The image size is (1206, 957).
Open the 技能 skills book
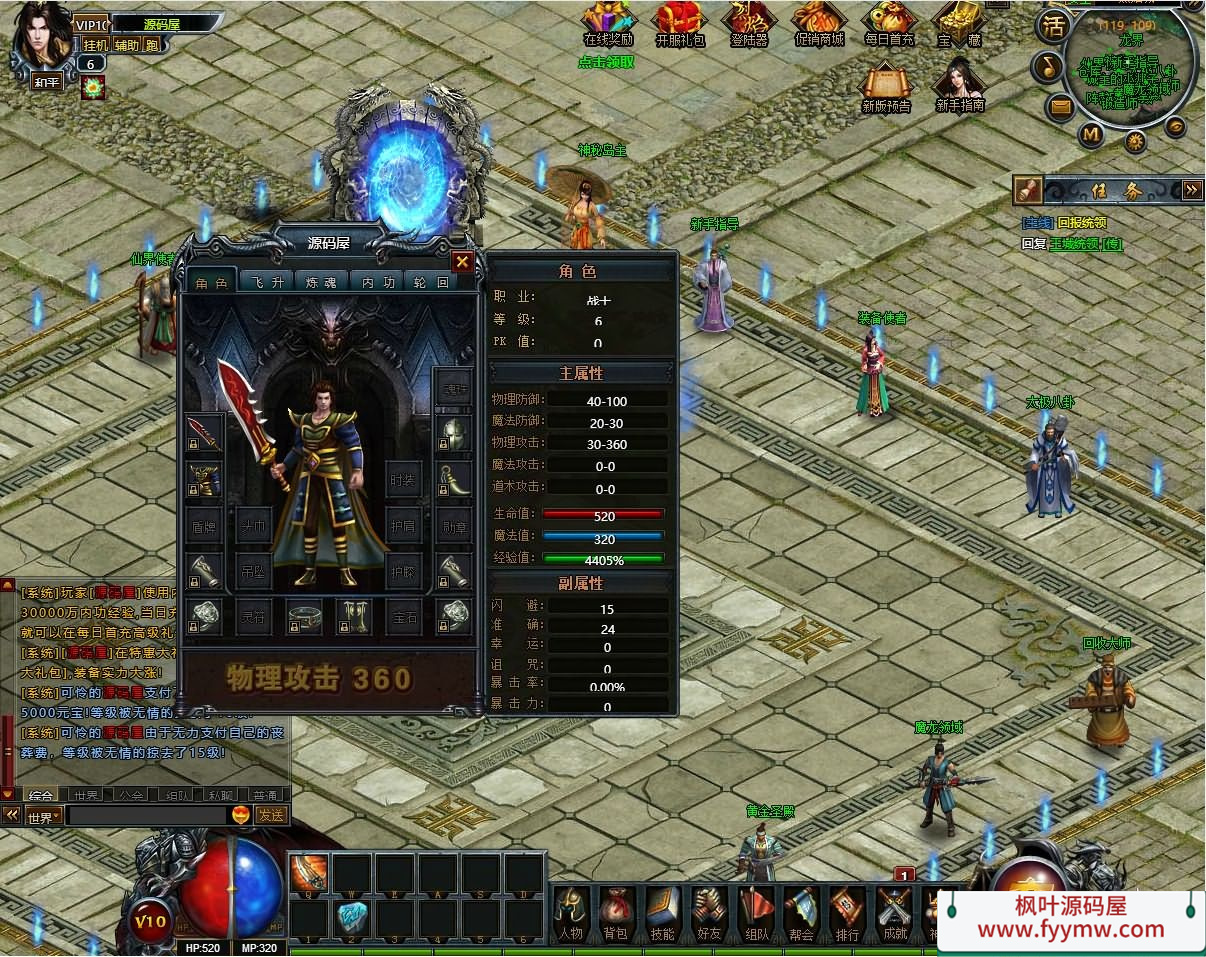pos(662,912)
